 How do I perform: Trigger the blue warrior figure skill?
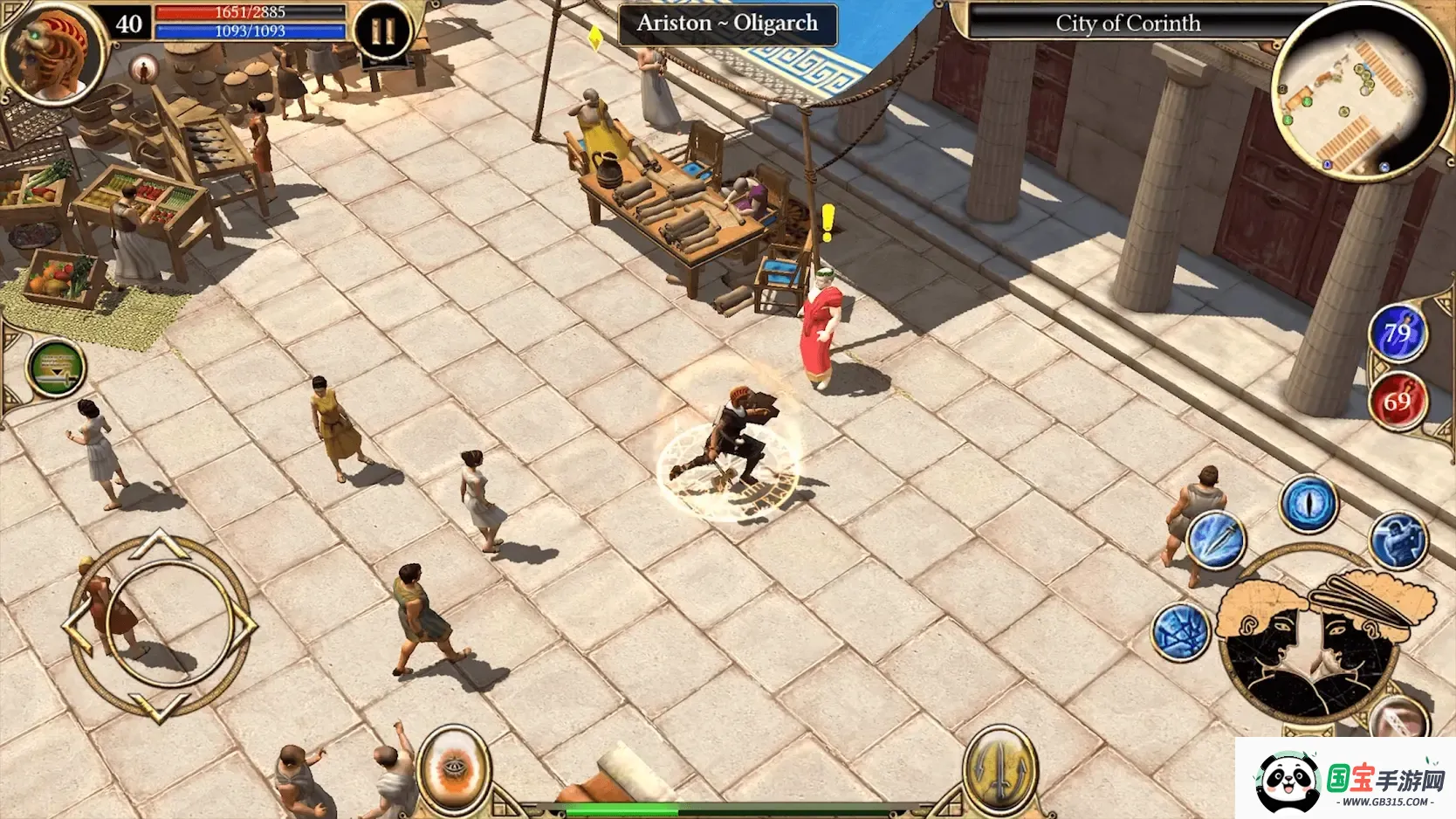(1398, 539)
